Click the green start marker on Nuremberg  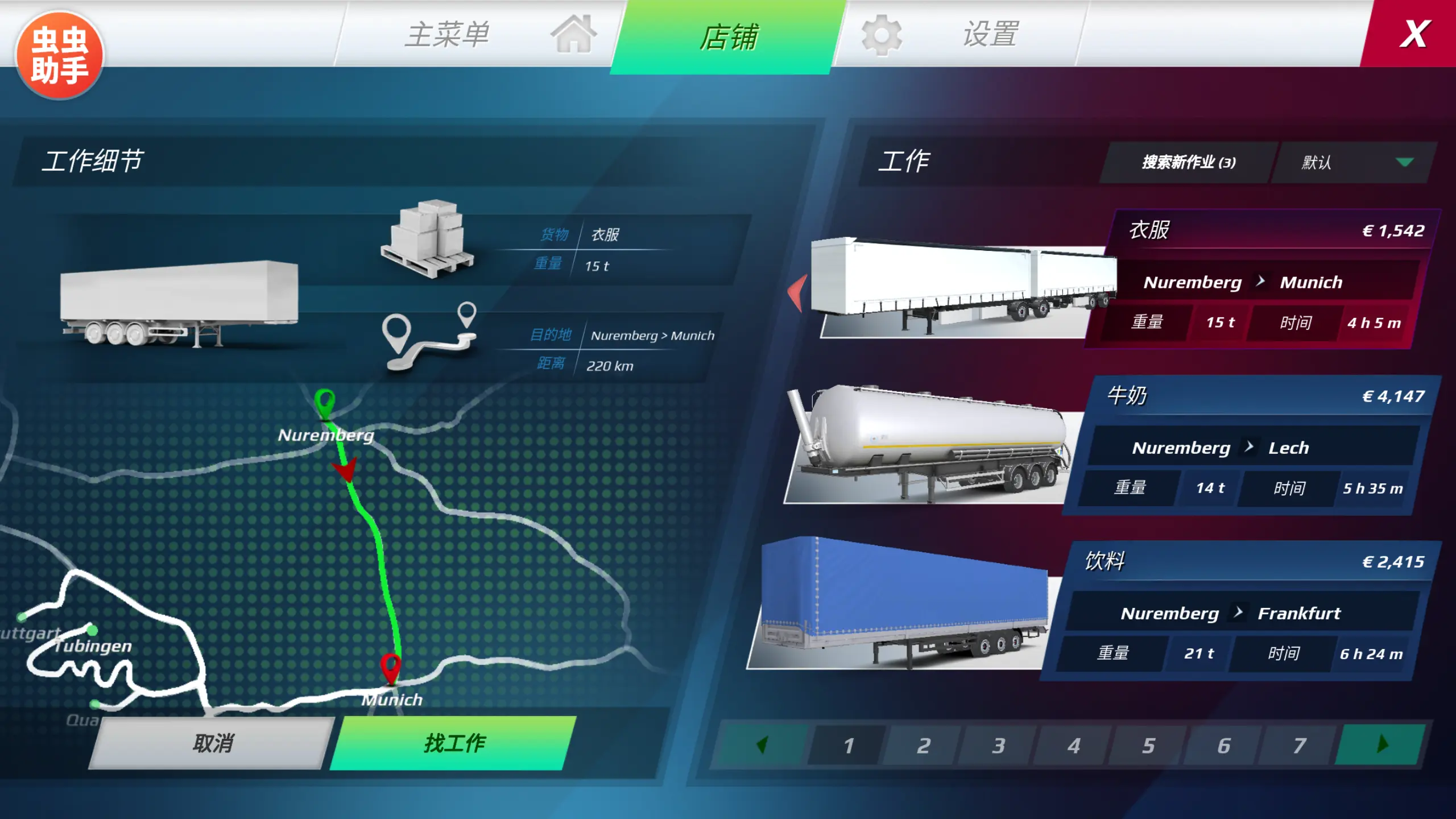[324, 404]
